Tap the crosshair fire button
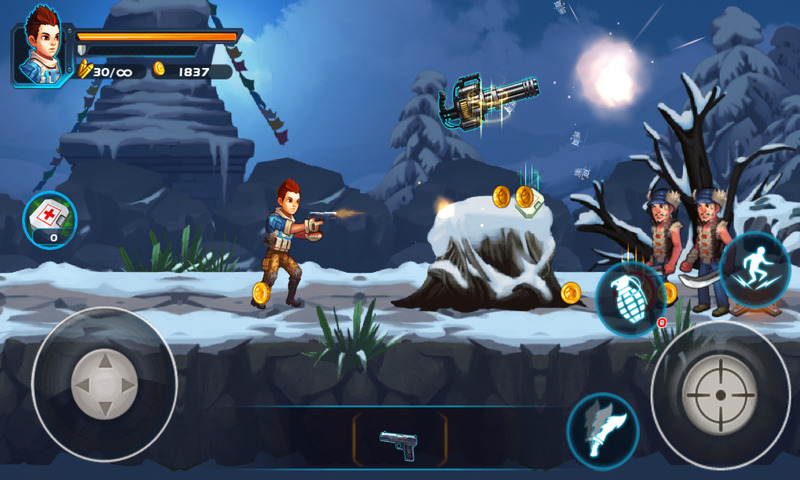The width and height of the screenshot is (800, 480). click(719, 394)
